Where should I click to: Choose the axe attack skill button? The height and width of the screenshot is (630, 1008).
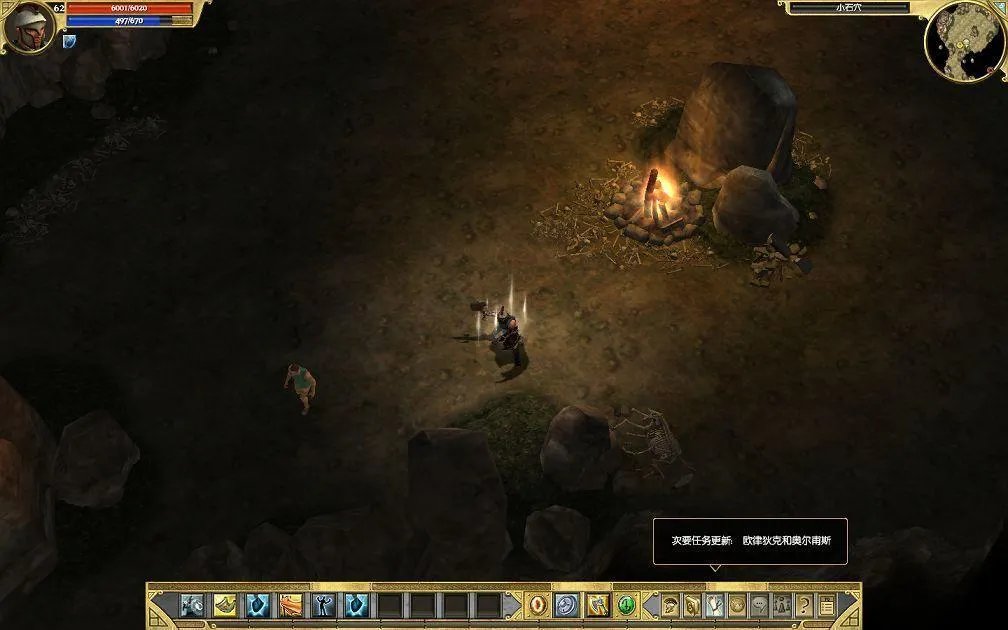[598, 605]
